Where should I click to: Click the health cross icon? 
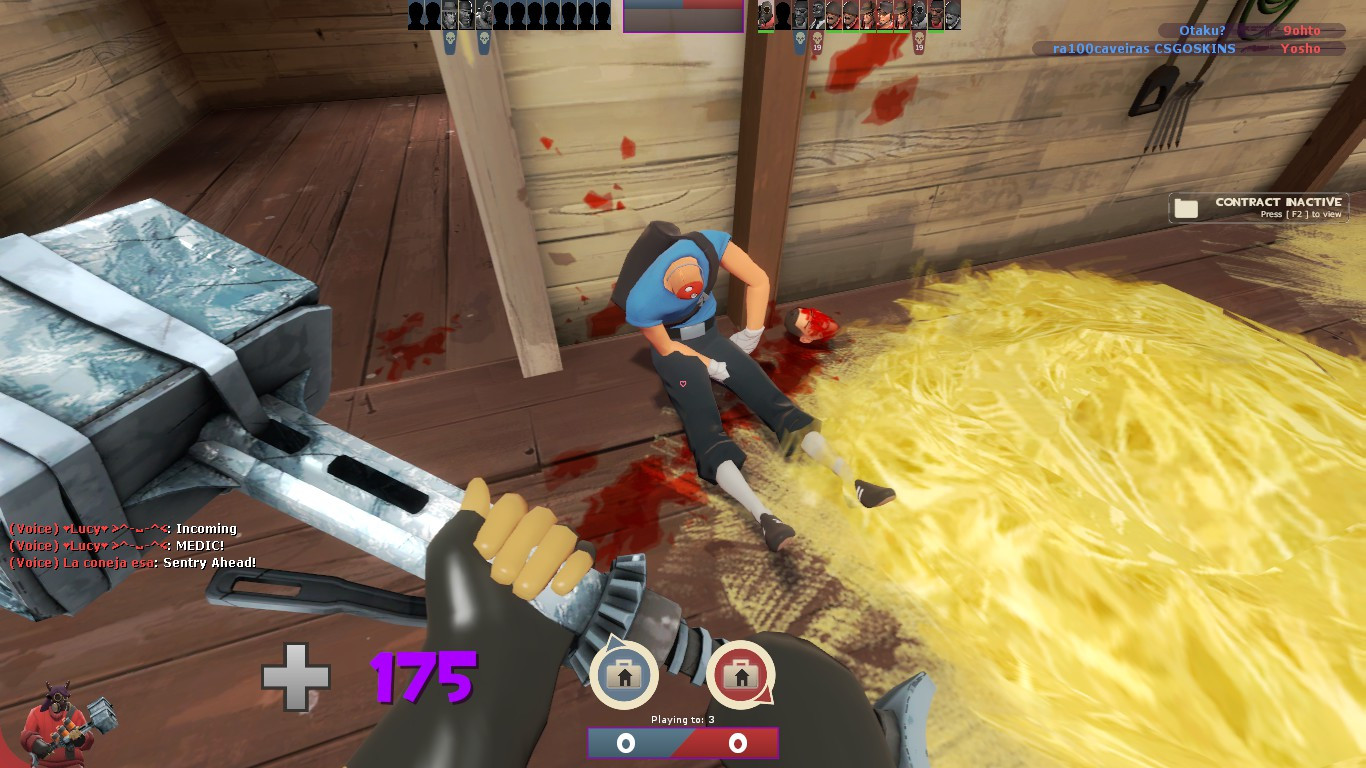click(x=296, y=676)
